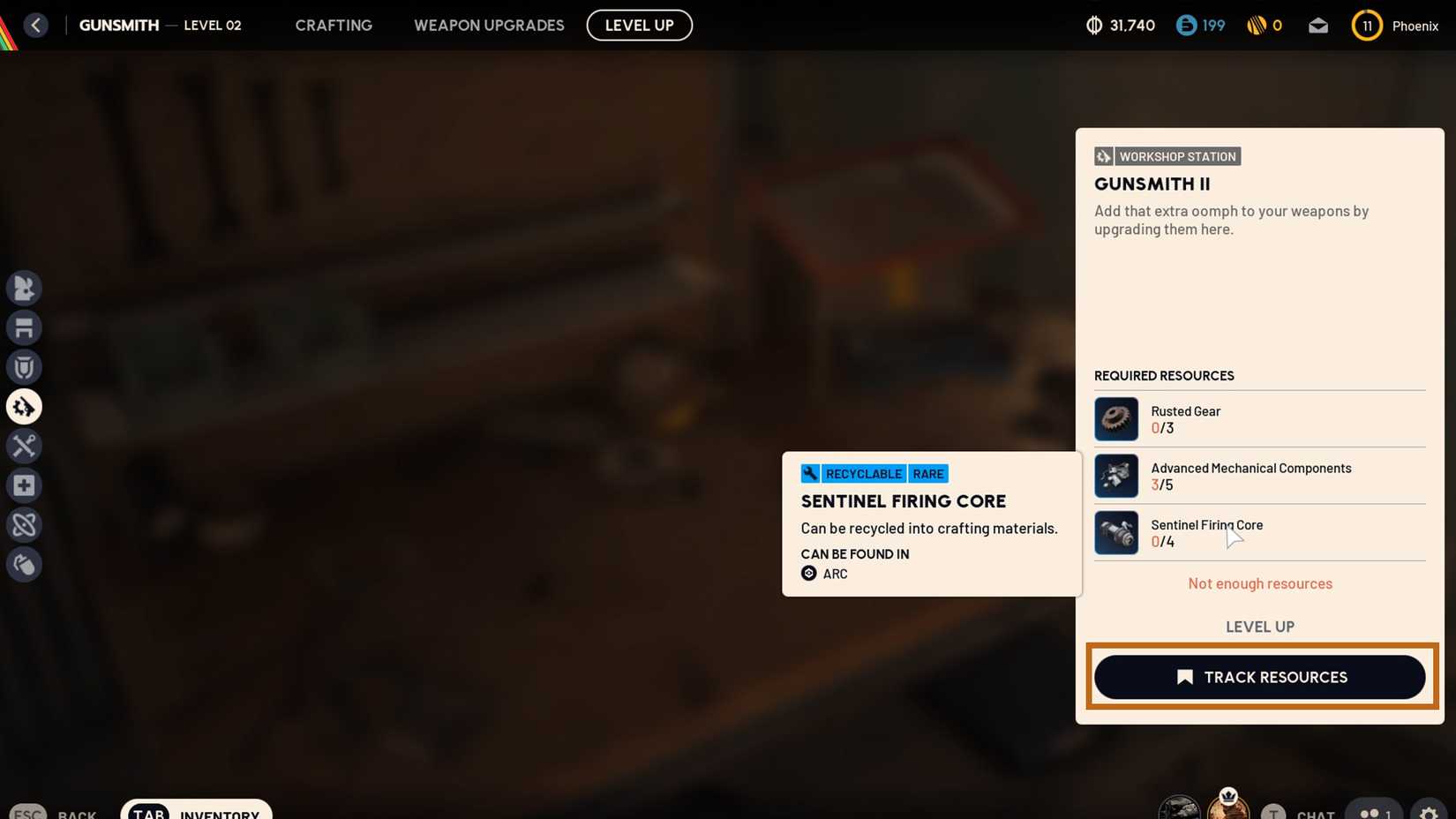Open the 199 blue coin balance

pyautogui.click(x=1200, y=26)
